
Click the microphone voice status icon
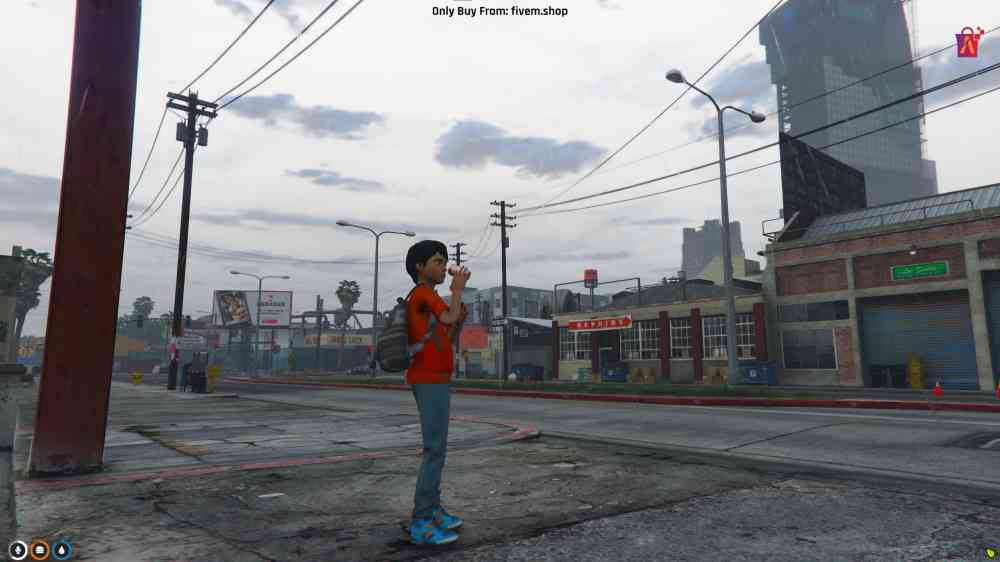pos(18,549)
